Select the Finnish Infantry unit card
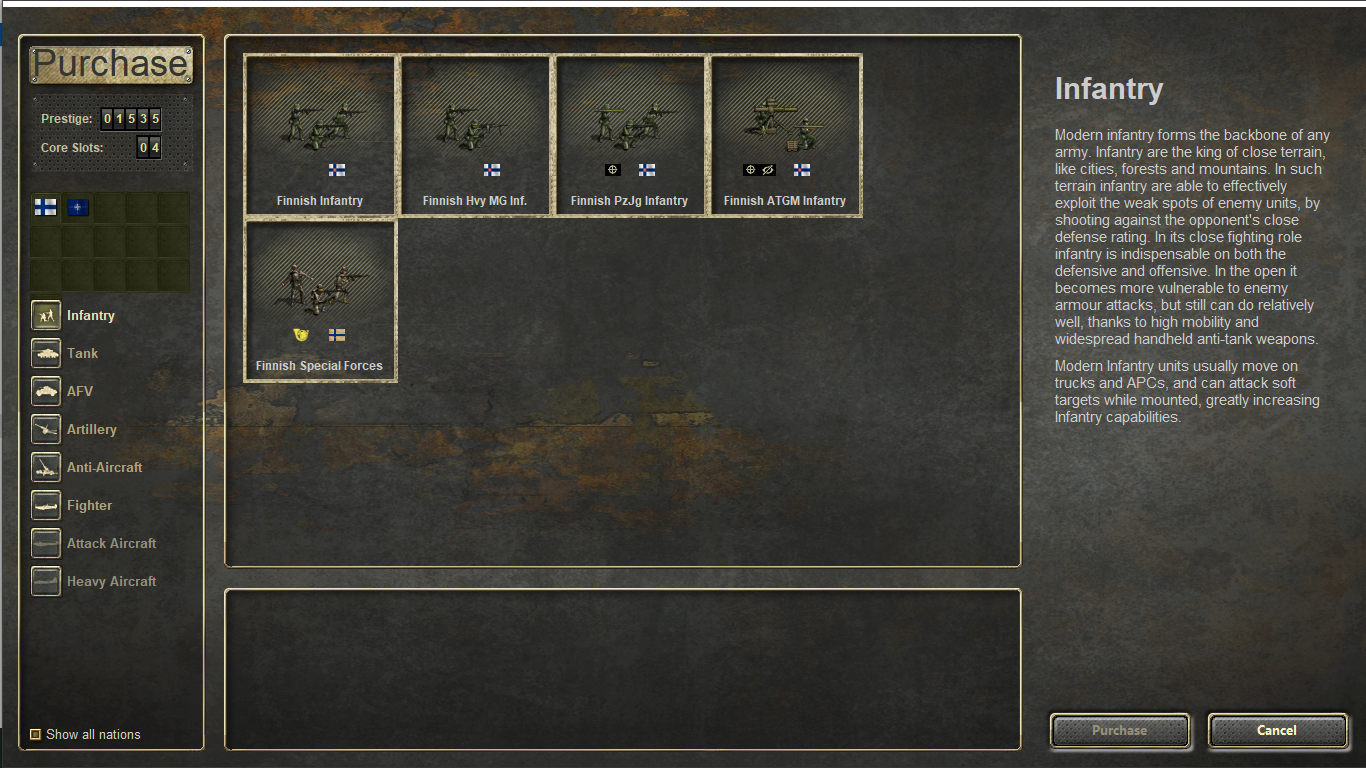The width and height of the screenshot is (1366, 768). [320, 135]
